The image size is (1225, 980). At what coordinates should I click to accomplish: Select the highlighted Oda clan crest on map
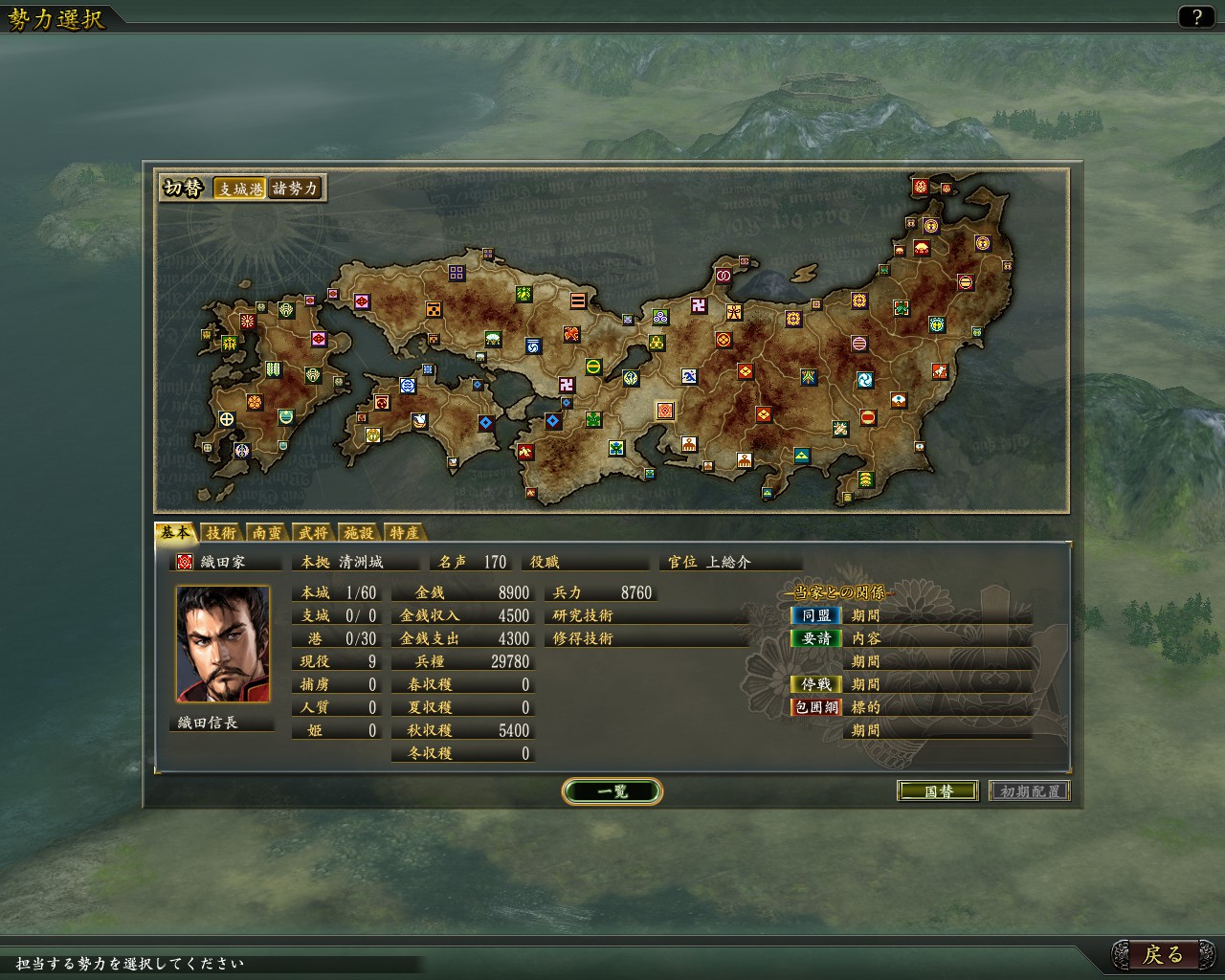point(665,411)
